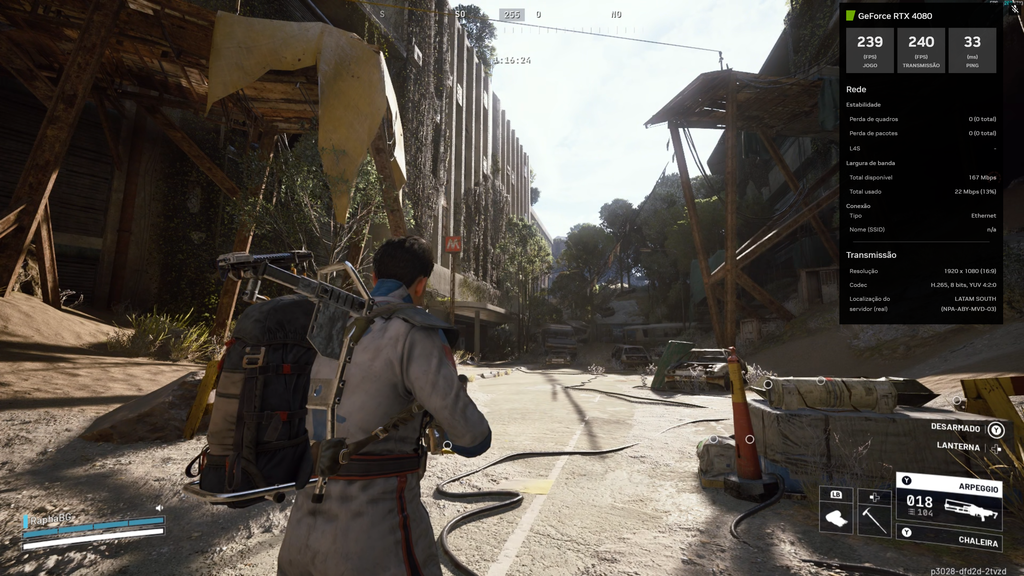Select the pickaxe tool slot
The image size is (1024, 576).
click(874, 510)
